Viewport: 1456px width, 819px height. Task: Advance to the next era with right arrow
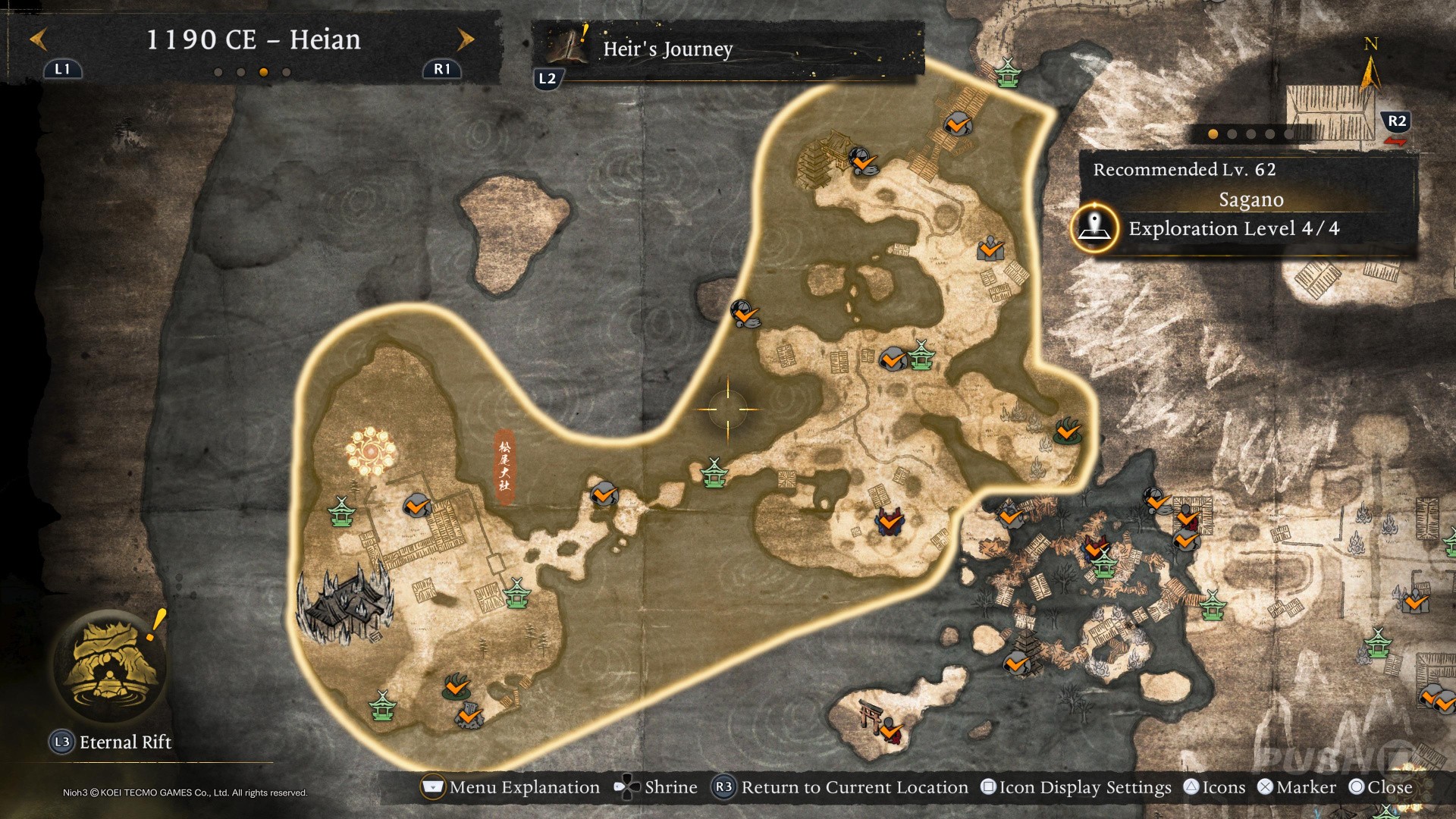(x=465, y=39)
